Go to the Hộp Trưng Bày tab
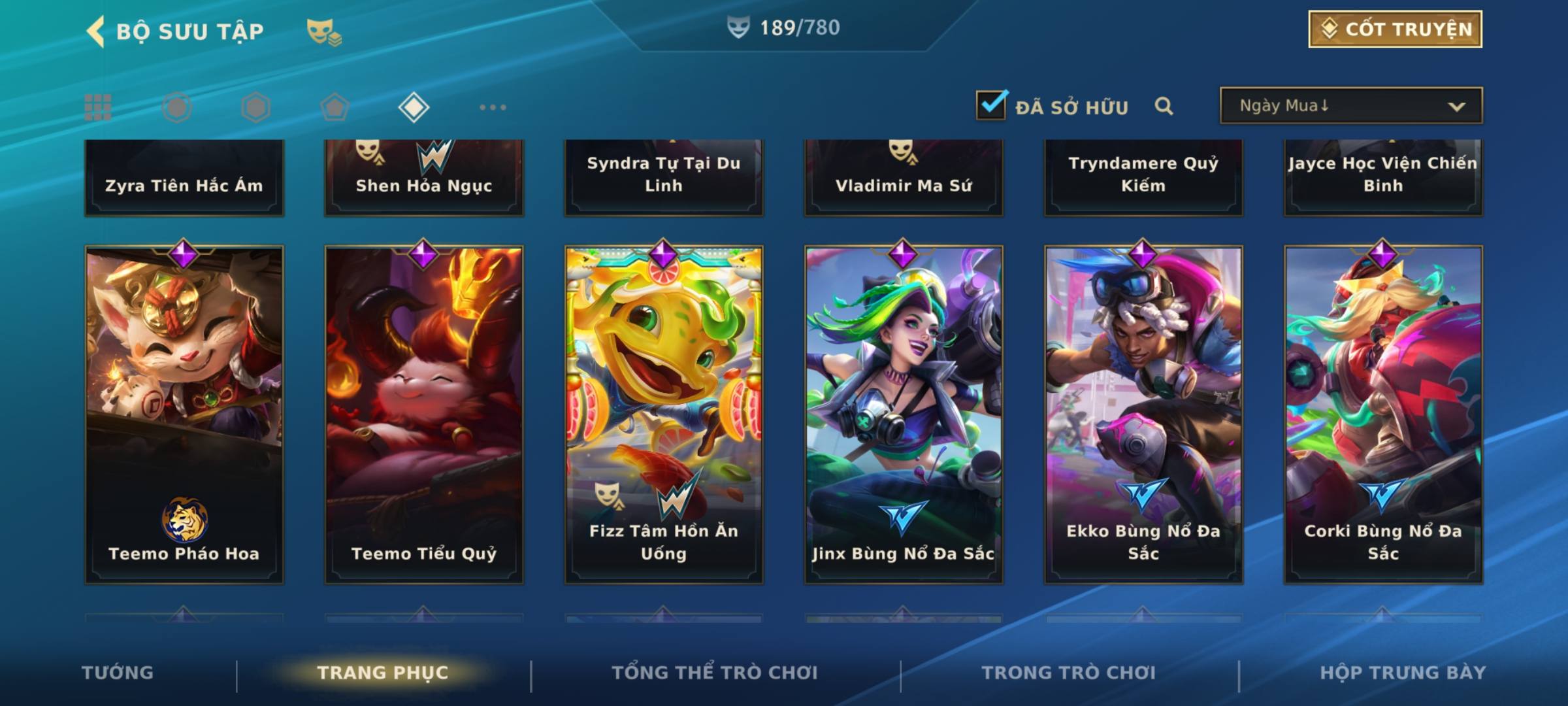The width and height of the screenshot is (1568, 706). (1402, 673)
